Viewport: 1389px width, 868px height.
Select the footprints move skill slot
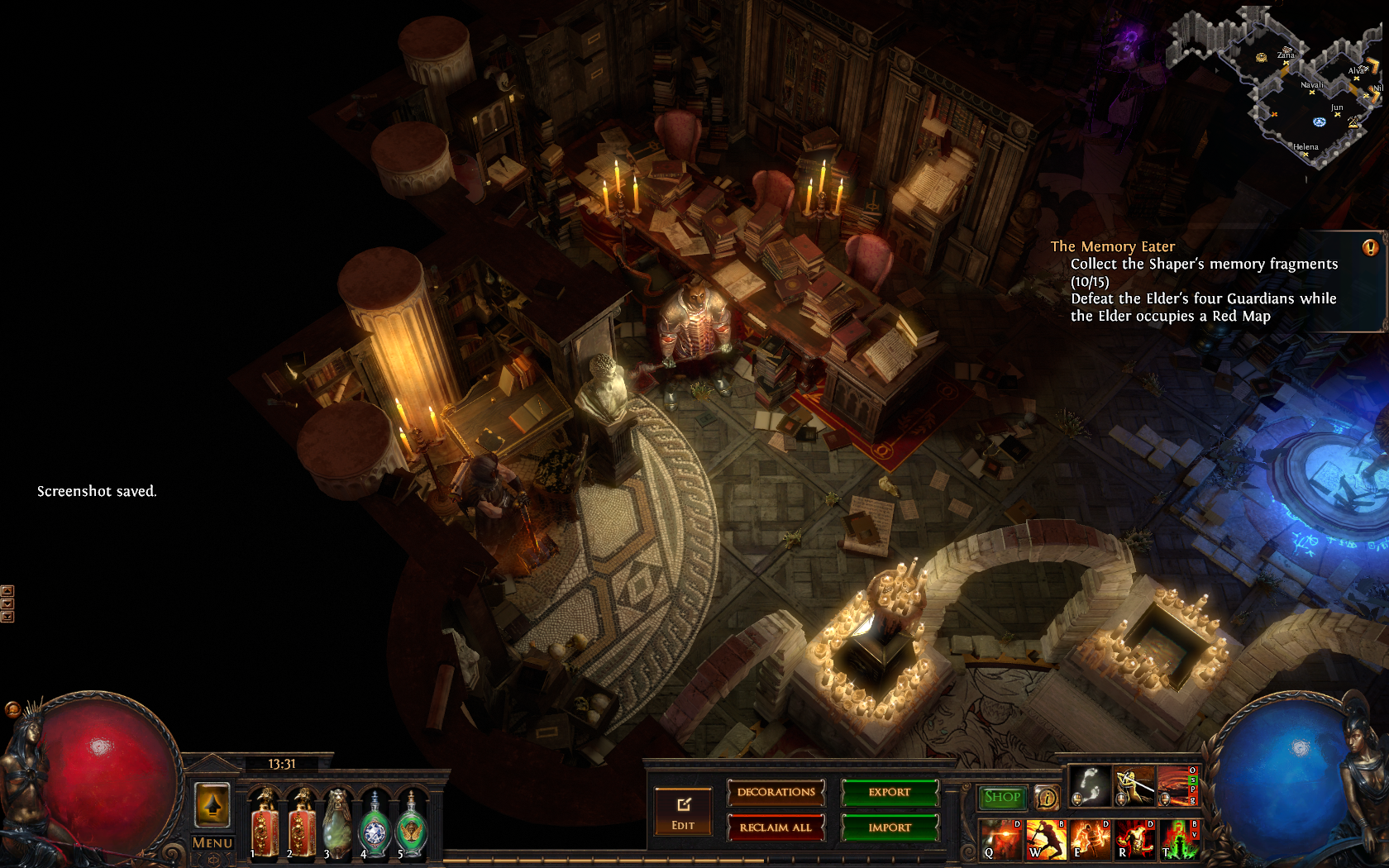point(1090,785)
